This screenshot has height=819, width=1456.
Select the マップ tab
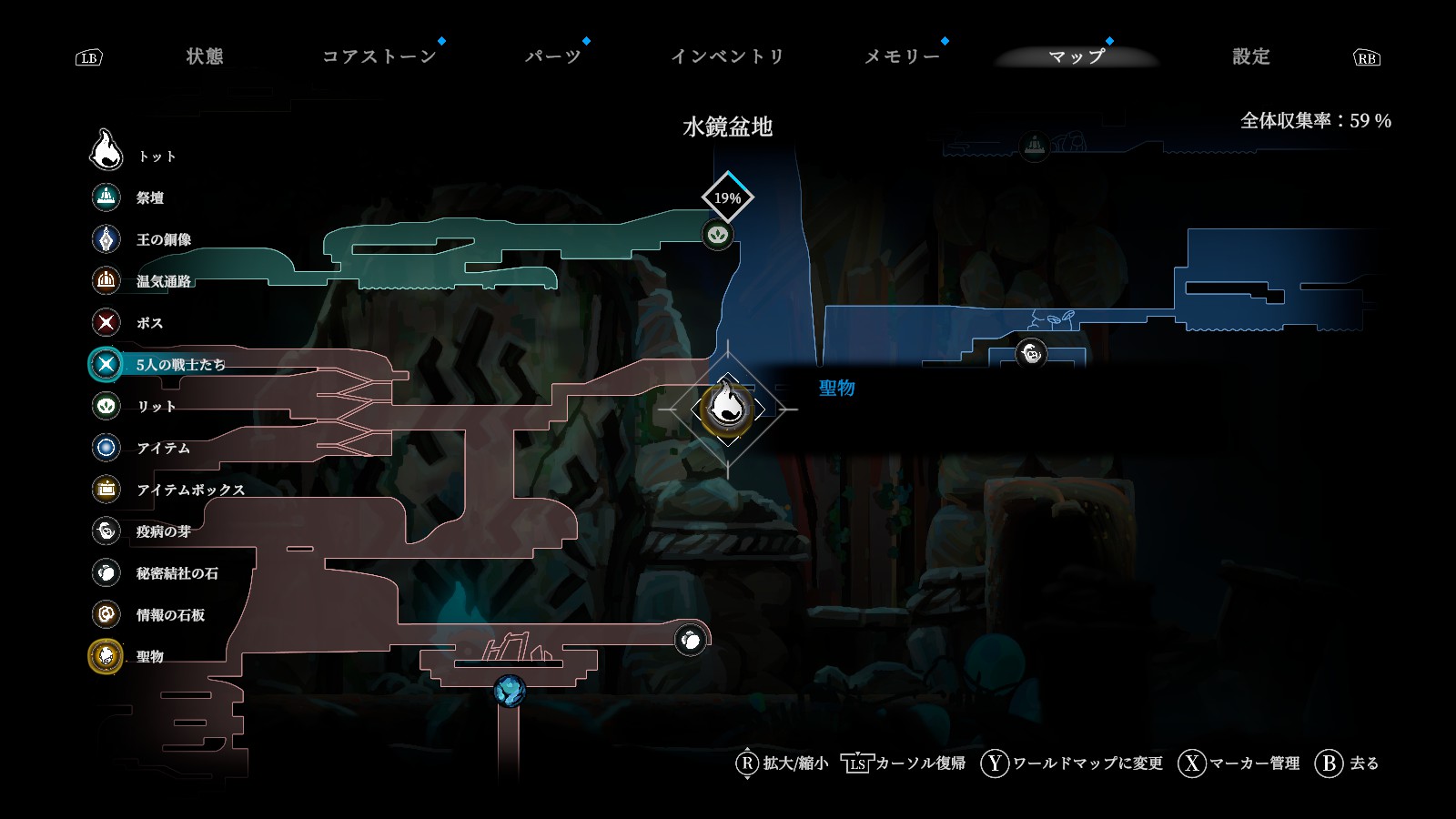point(1077,56)
